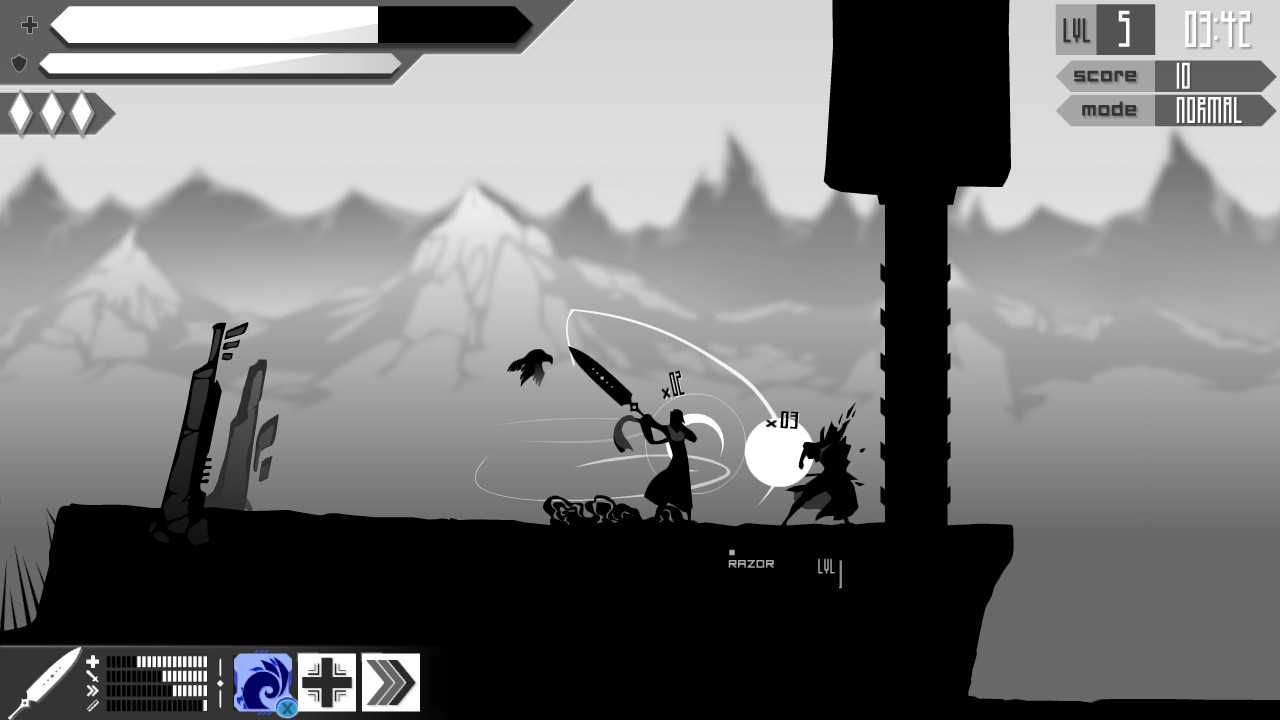1280x720 pixels.
Task: Click the plus icon beside the health bar
Action: pyautogui.click(x=29, y=25)
